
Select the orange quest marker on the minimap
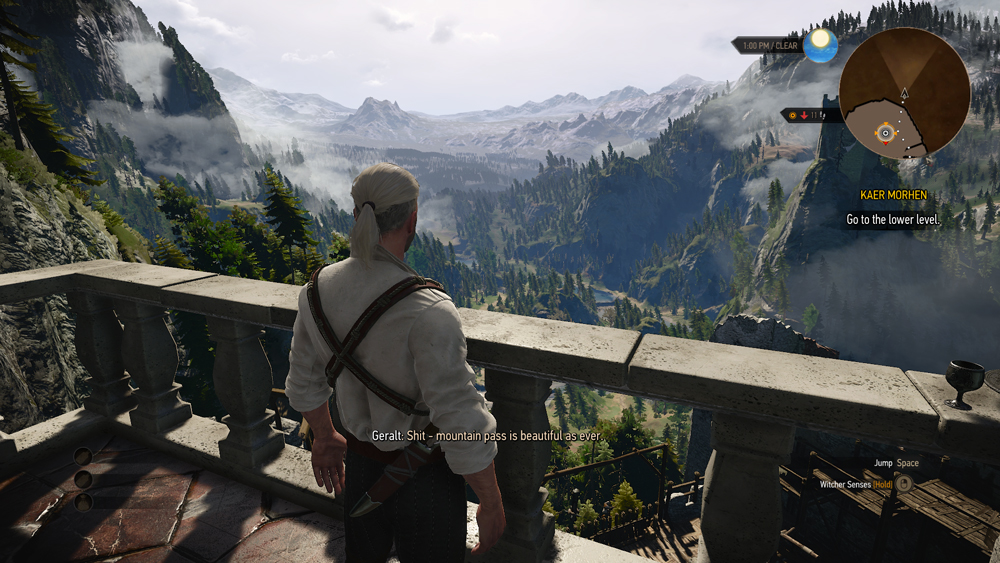tap(885, 132)
